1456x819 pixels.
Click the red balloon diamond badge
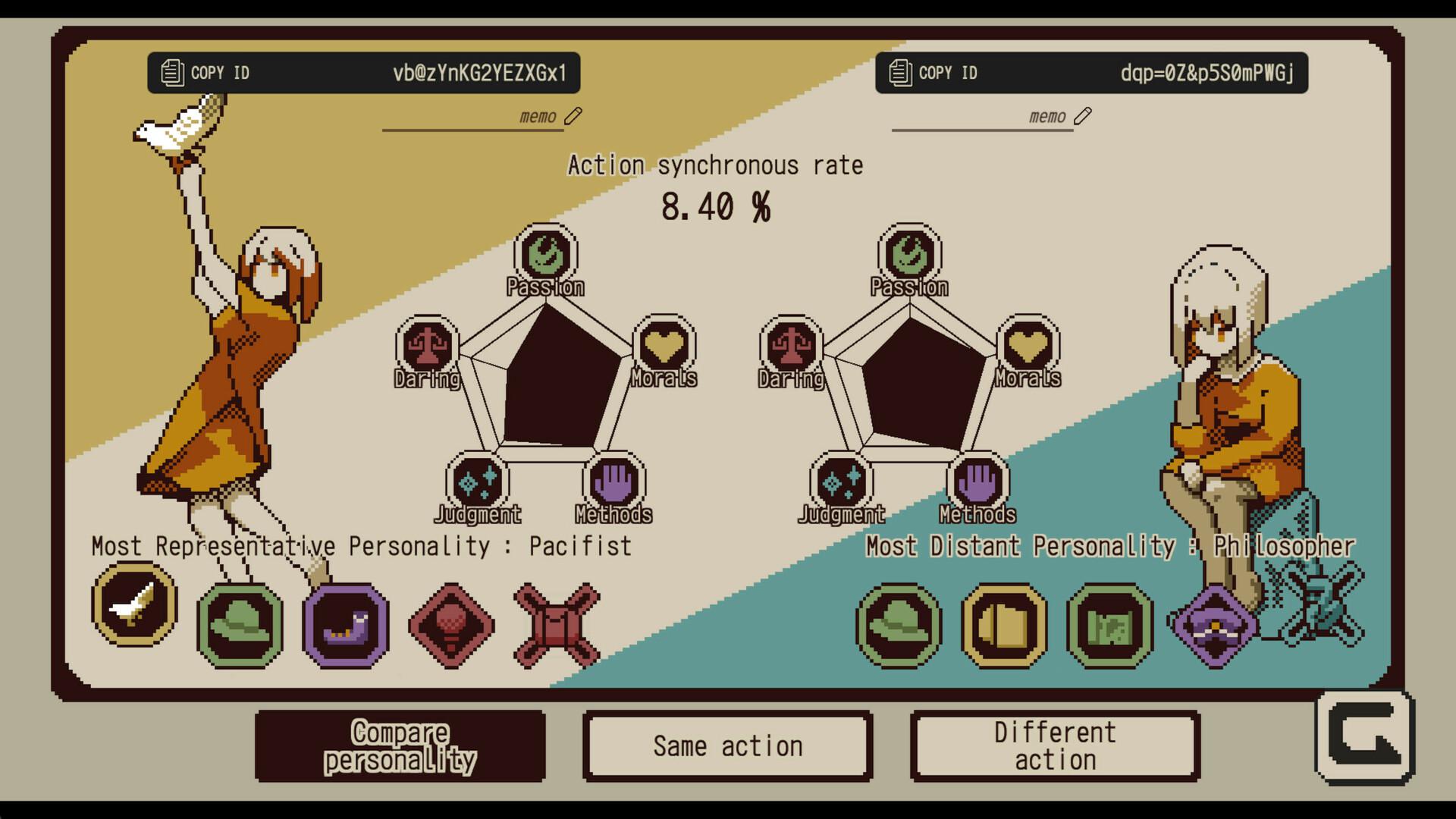coord(450,623)
